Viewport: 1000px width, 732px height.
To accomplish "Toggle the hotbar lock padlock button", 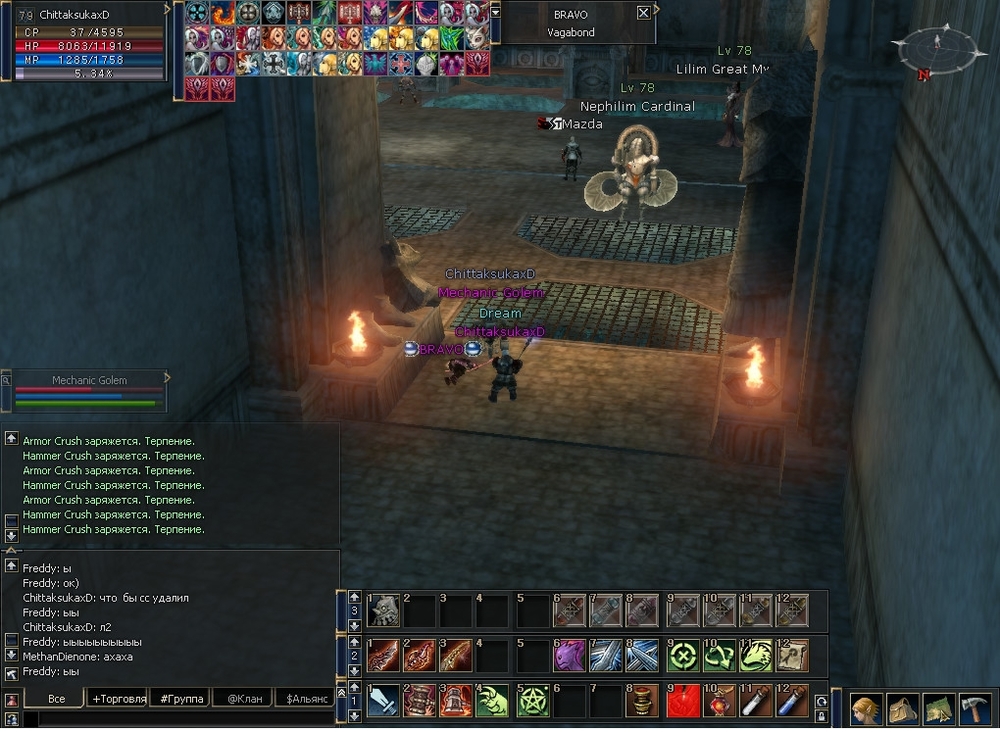I will pyautogui.click(x=822, y=716).
